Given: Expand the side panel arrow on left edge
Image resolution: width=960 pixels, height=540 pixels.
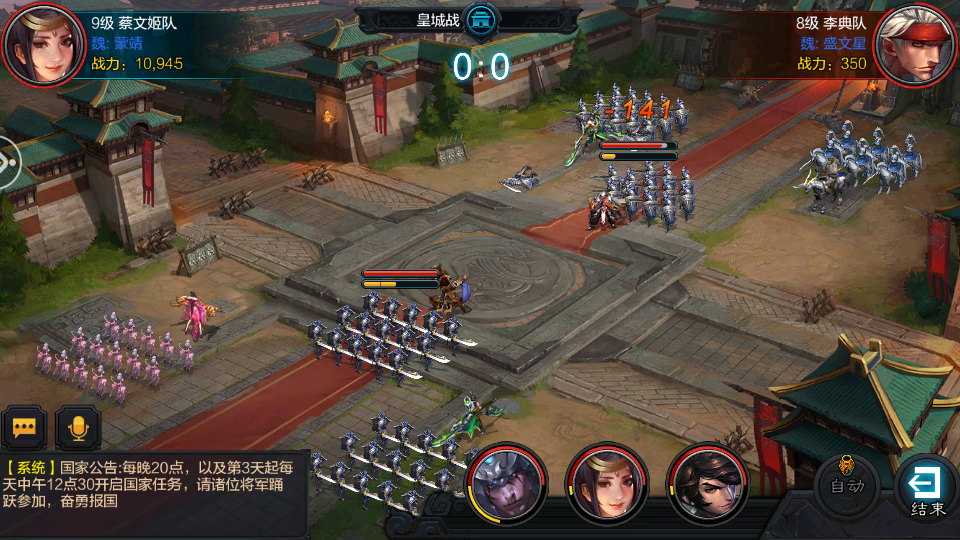Looking at the screenshot, I should [x=8, y=161].
